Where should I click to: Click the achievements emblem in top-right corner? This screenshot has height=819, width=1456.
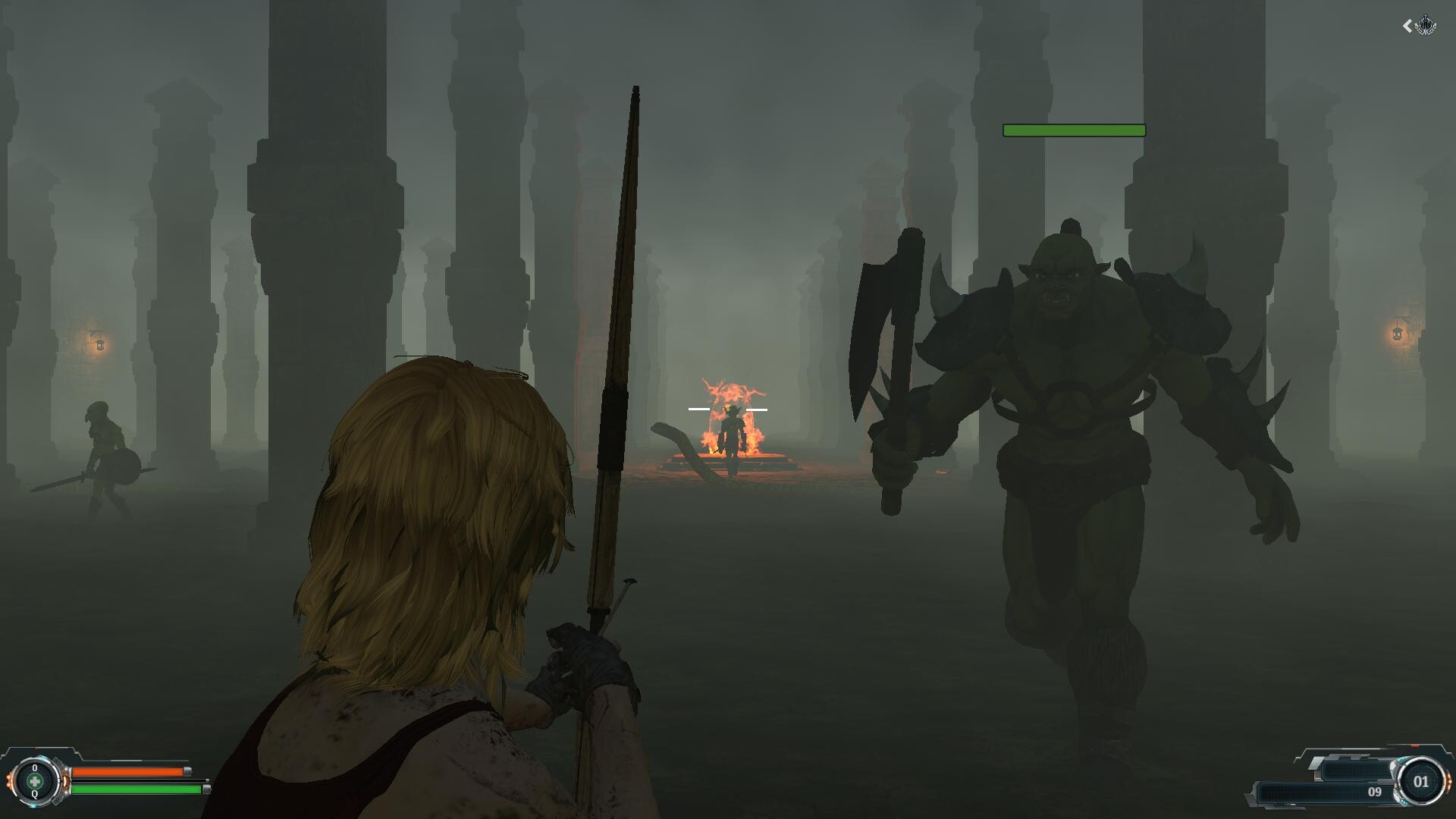[x=1426, y=25]
